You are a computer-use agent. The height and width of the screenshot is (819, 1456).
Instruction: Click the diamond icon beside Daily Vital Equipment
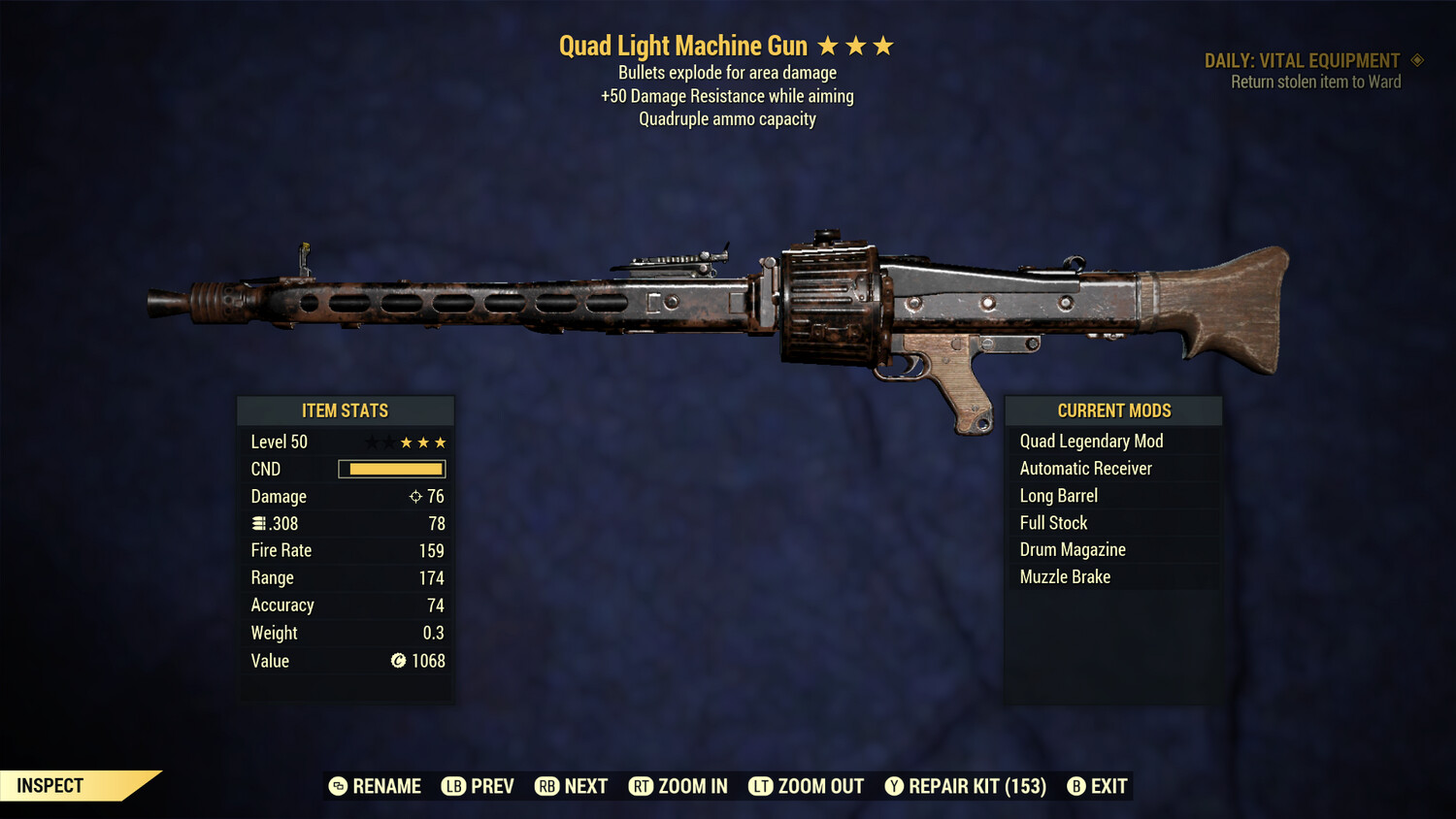(1417, 59)
